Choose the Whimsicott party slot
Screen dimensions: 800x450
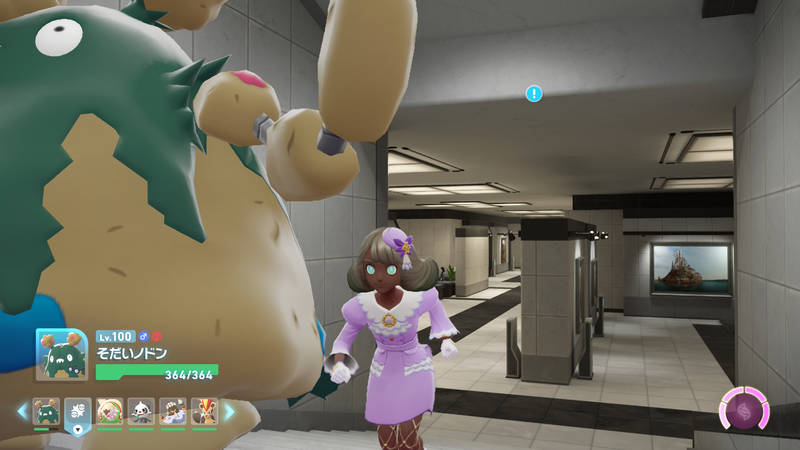(x=109, y=411)
